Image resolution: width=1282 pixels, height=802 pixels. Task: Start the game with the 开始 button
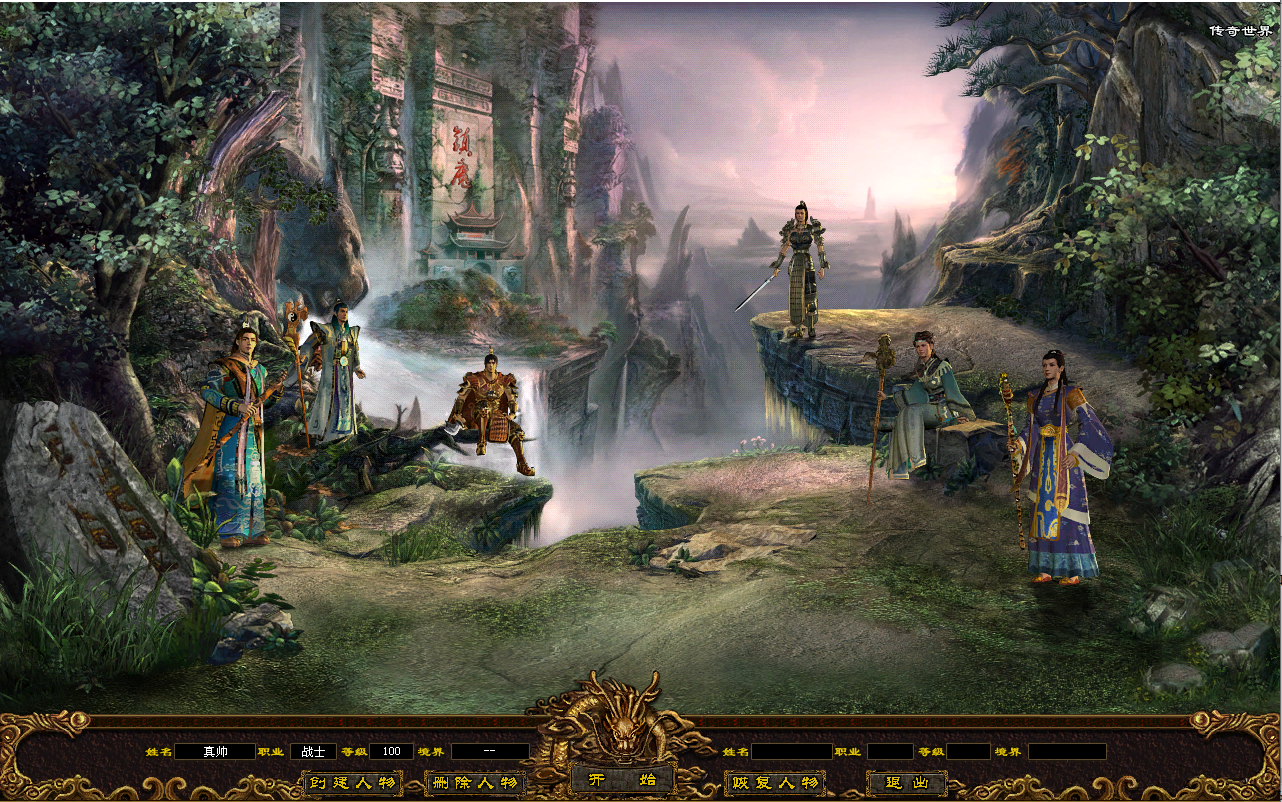click(623, 780)
